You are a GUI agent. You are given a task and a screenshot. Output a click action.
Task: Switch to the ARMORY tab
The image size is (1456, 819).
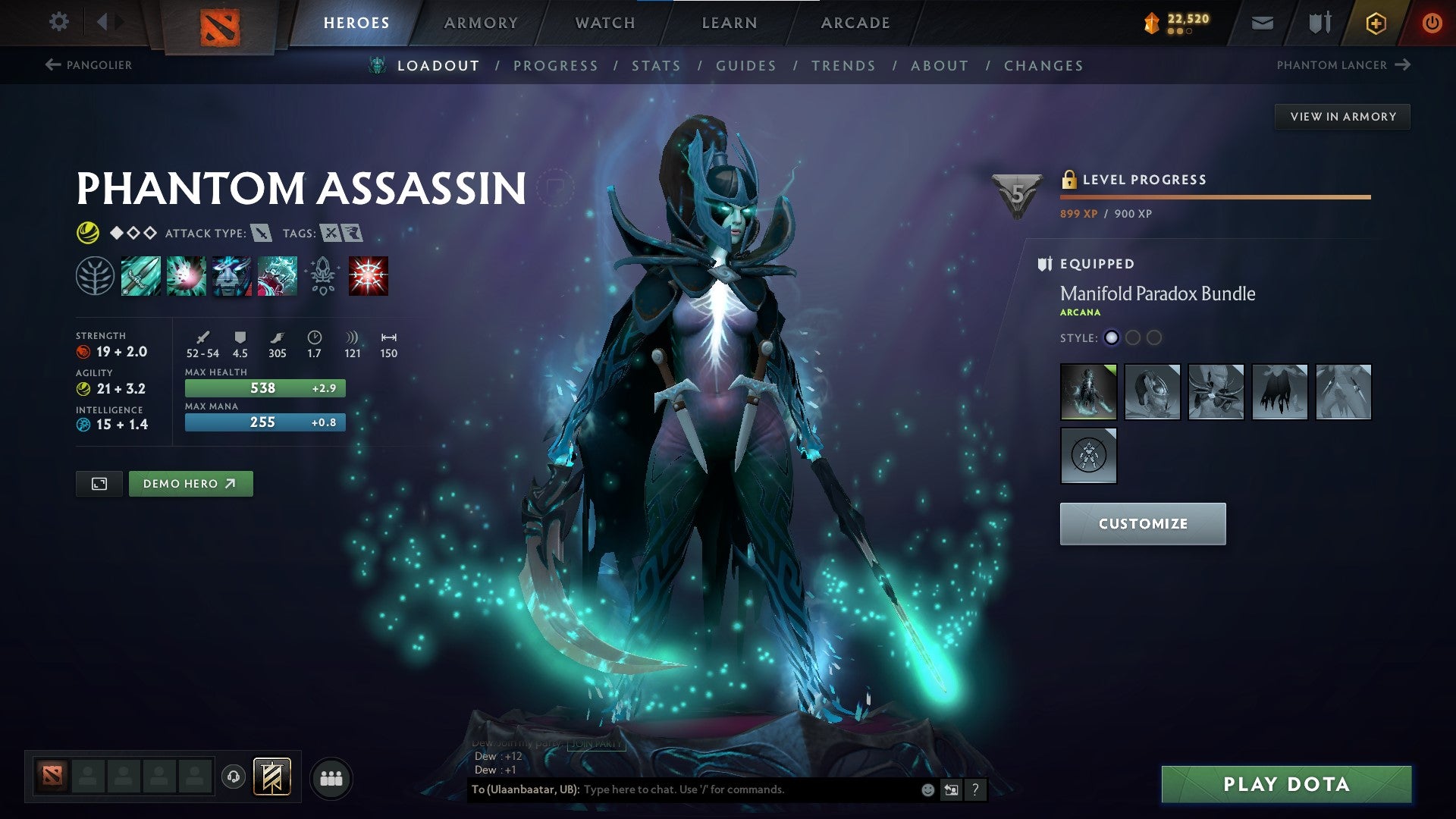(x=482, y=22)
